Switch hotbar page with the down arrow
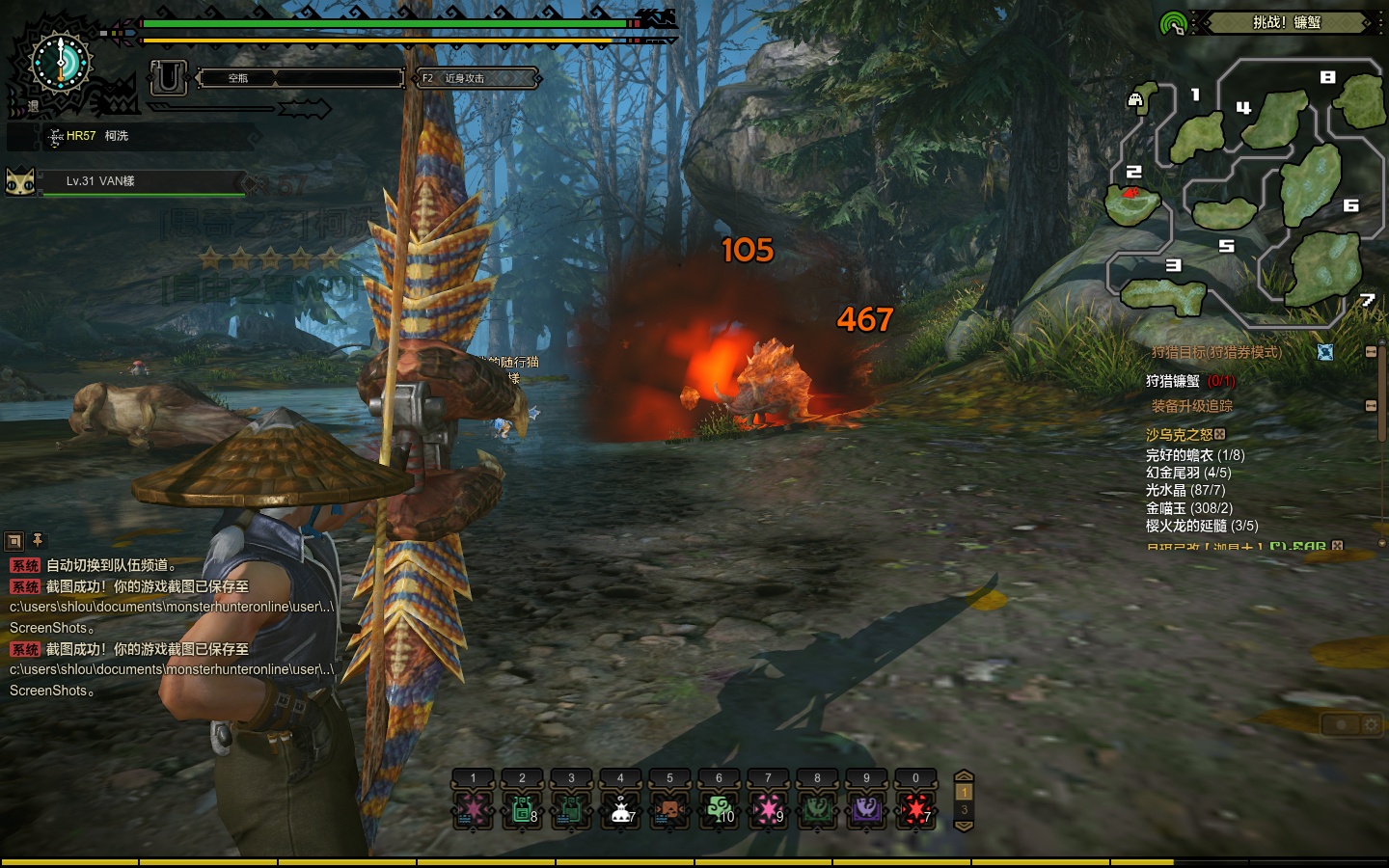Viewport: 1389px width, 868px height. [964, 825]
